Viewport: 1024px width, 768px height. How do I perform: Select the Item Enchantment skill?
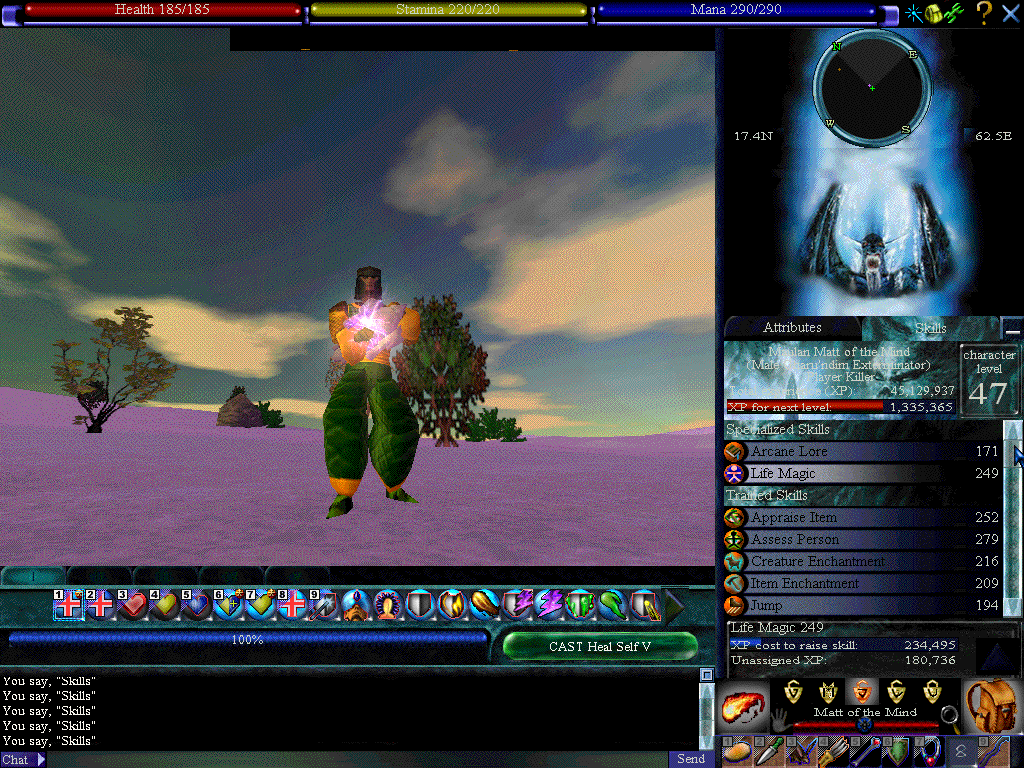tap(860, 584)
